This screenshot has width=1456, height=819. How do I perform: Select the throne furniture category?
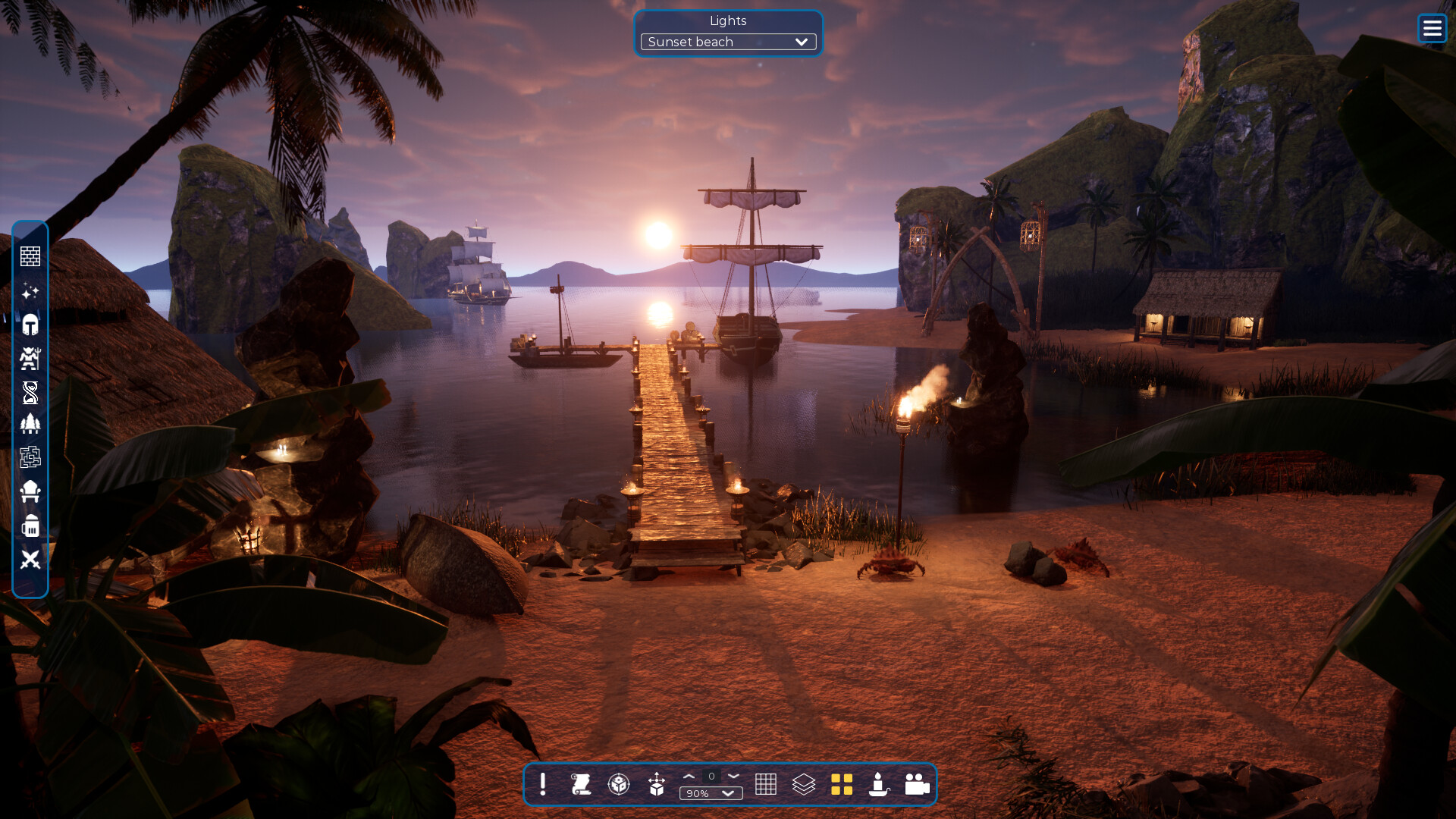pyautogui.click(x=30, y=491)
